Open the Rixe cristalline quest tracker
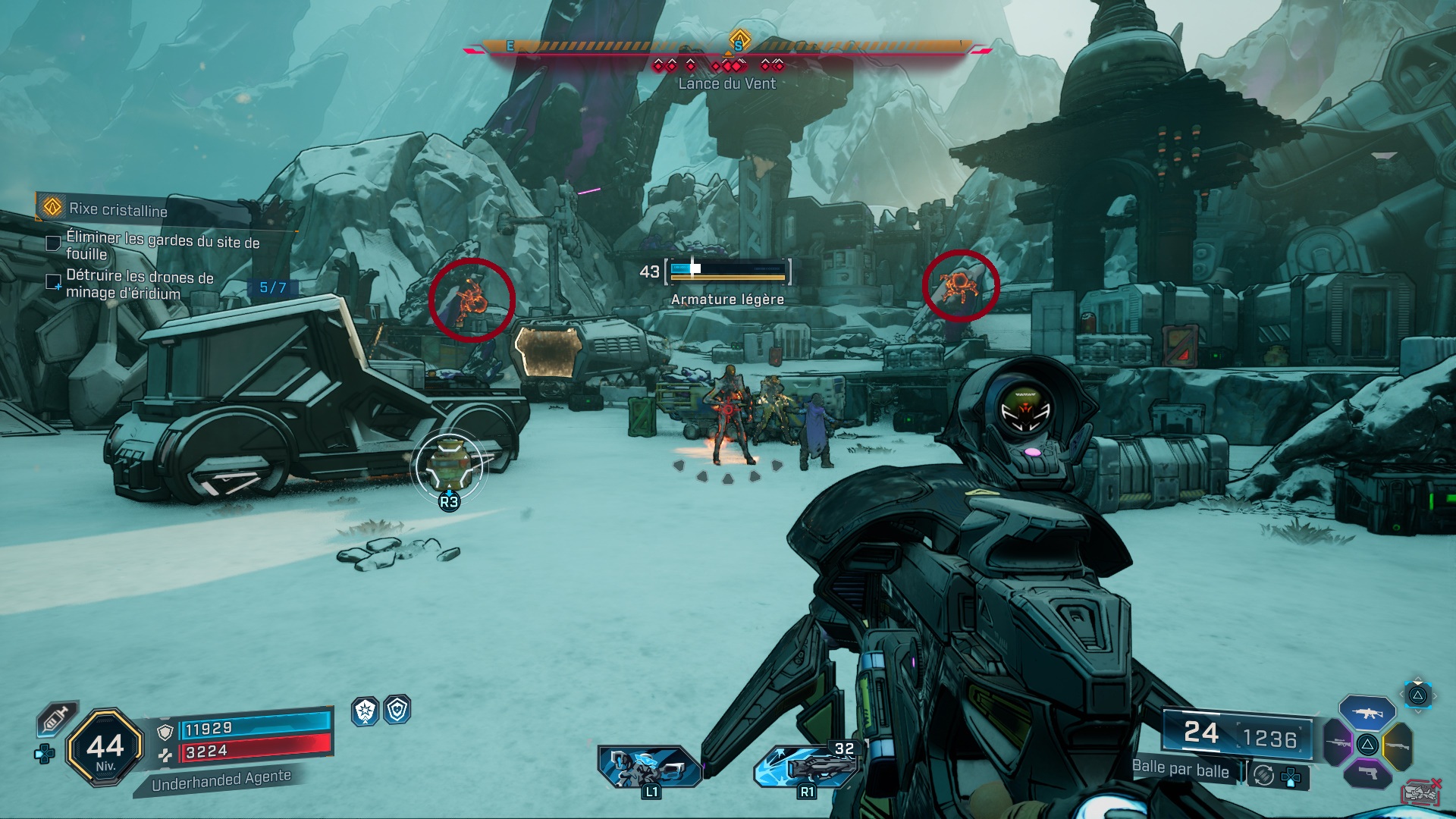 (x=118, y=209)
